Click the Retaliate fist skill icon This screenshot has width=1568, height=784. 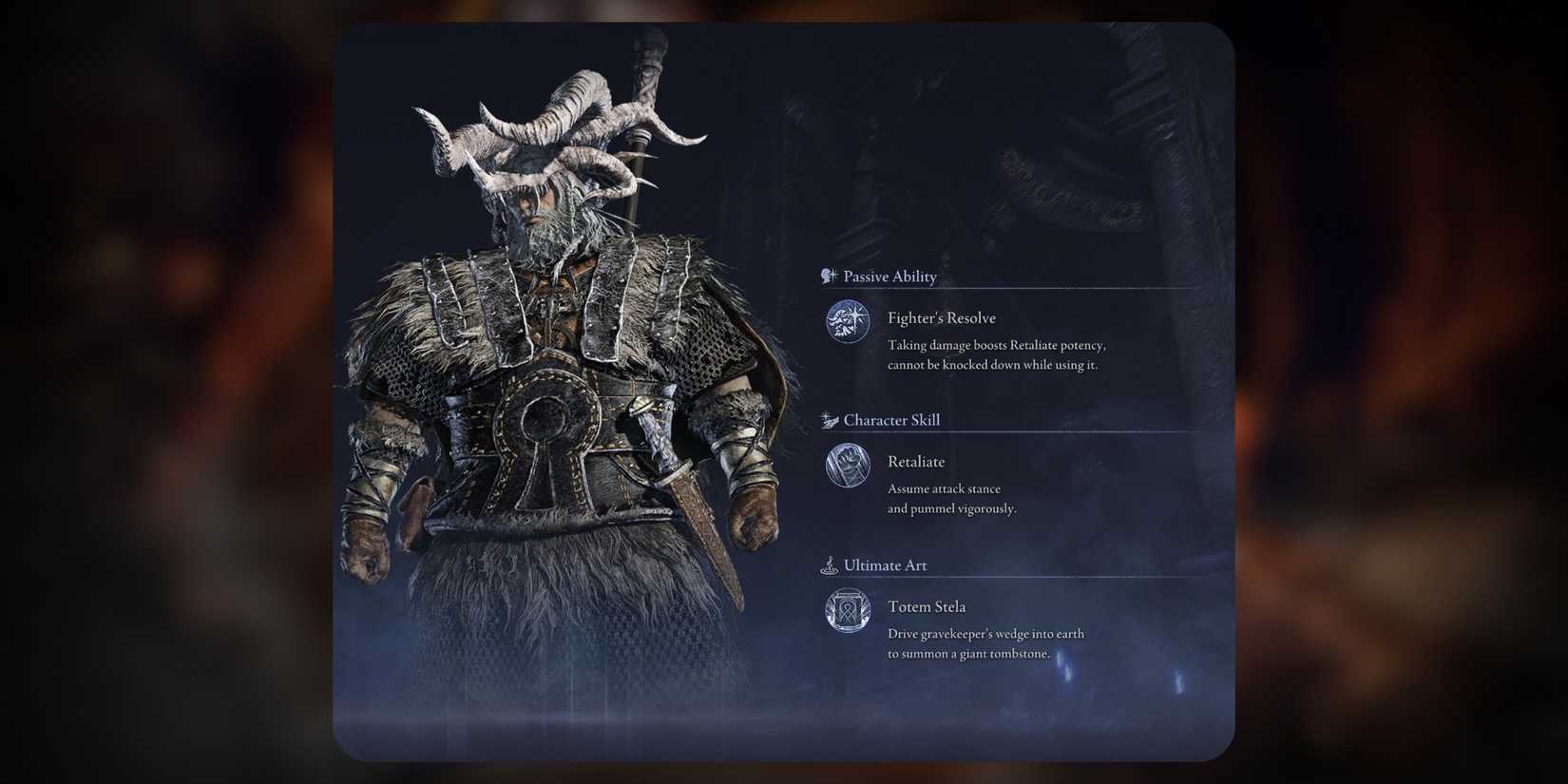click(x=848, y=466)
